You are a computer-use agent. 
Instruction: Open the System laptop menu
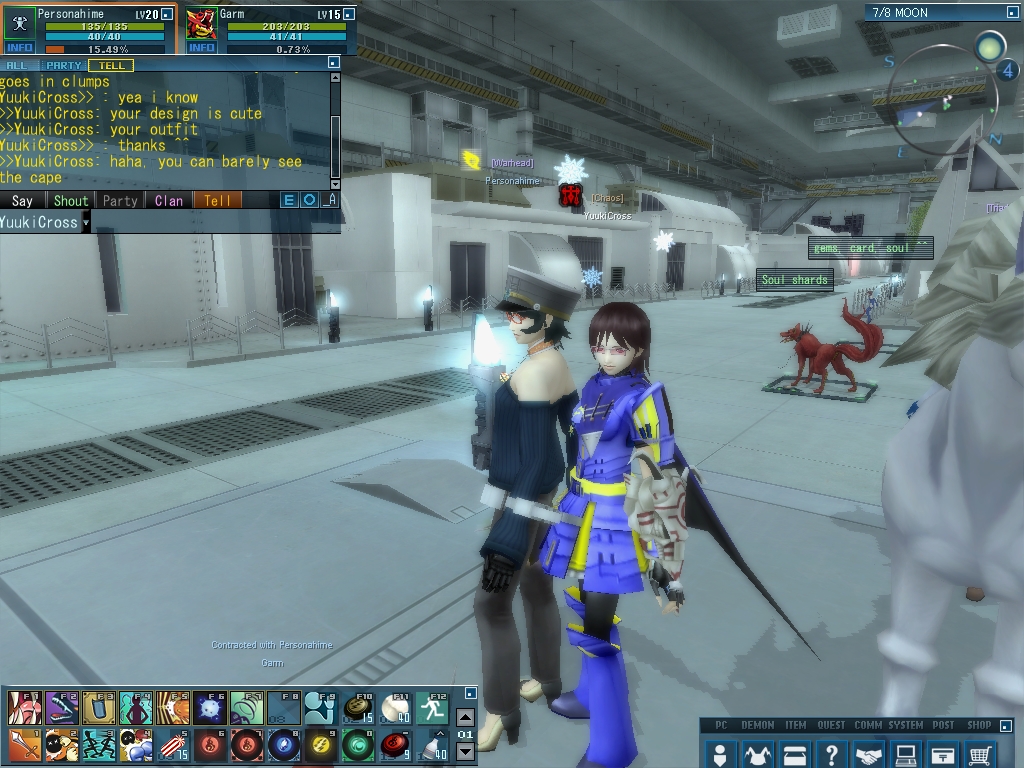(x=906, y=753)
